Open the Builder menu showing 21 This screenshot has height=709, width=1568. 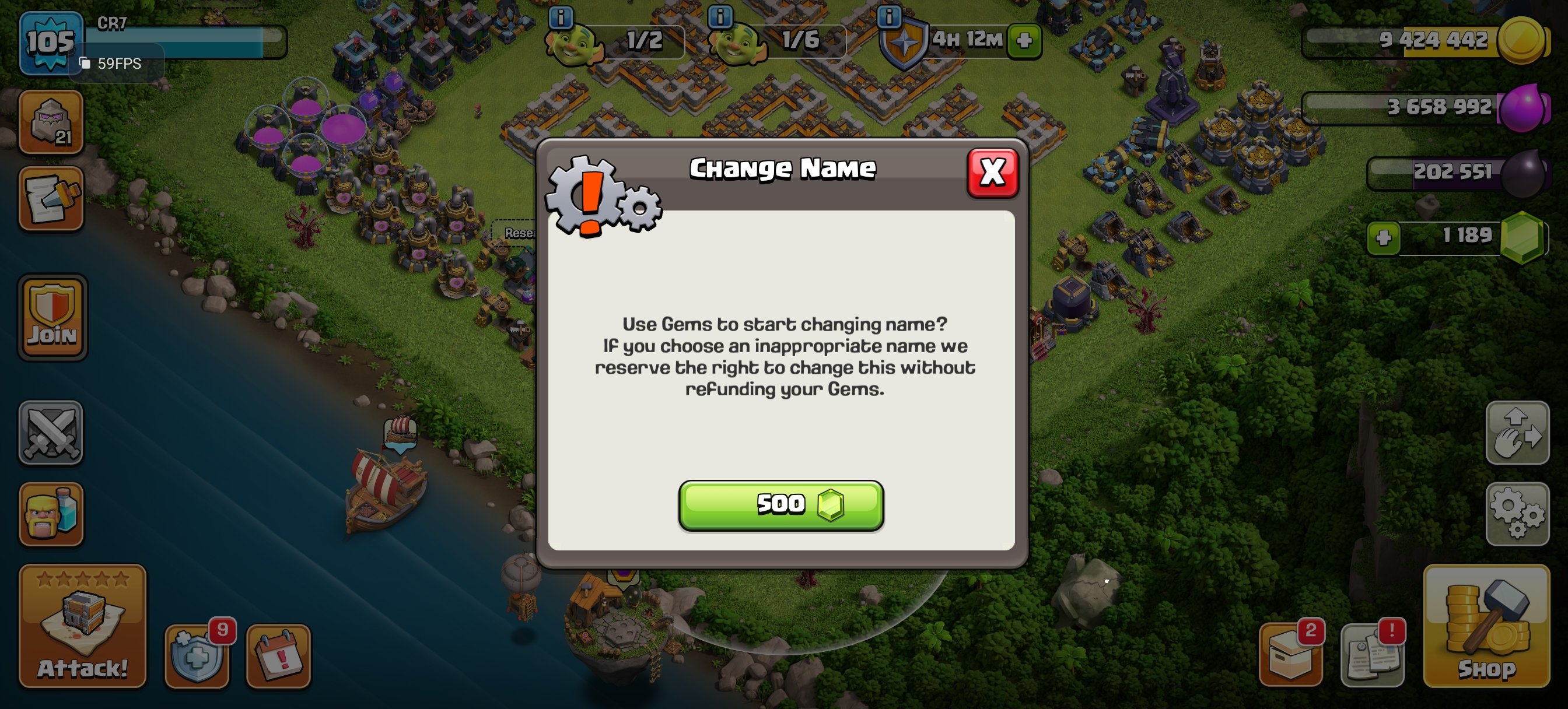51,122
